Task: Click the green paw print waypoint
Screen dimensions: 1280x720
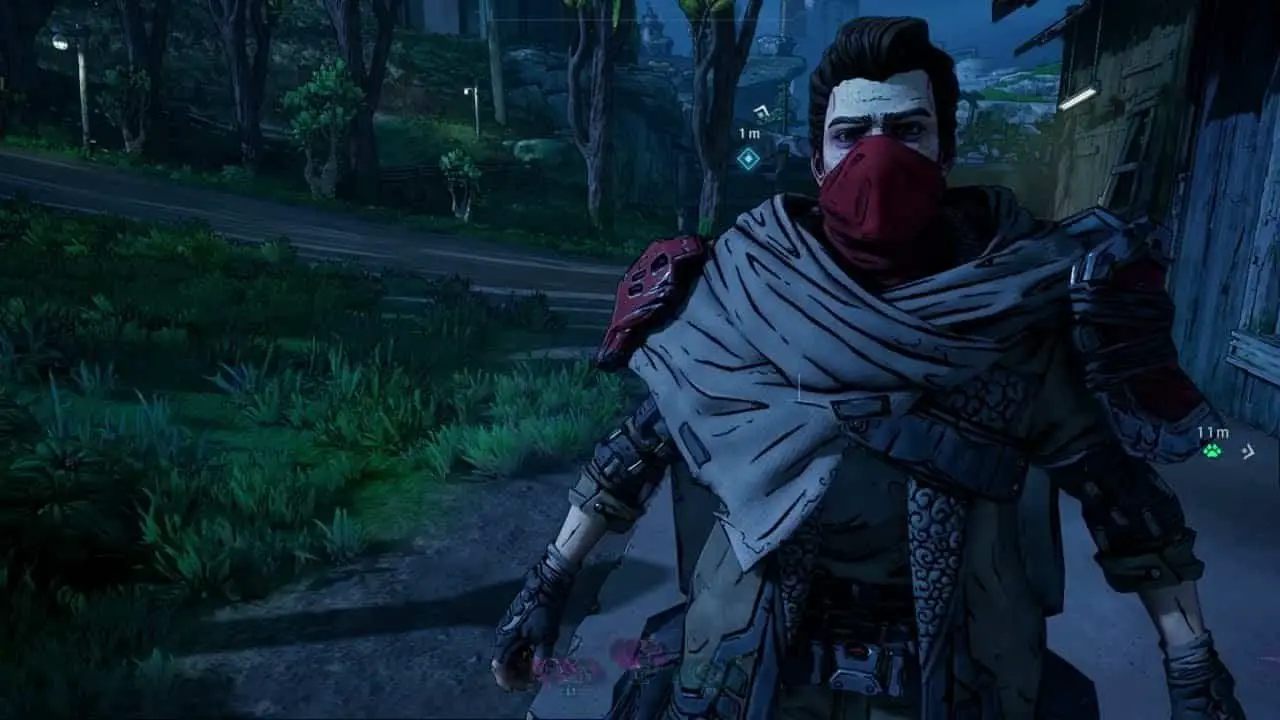Action: (1212, 451)
